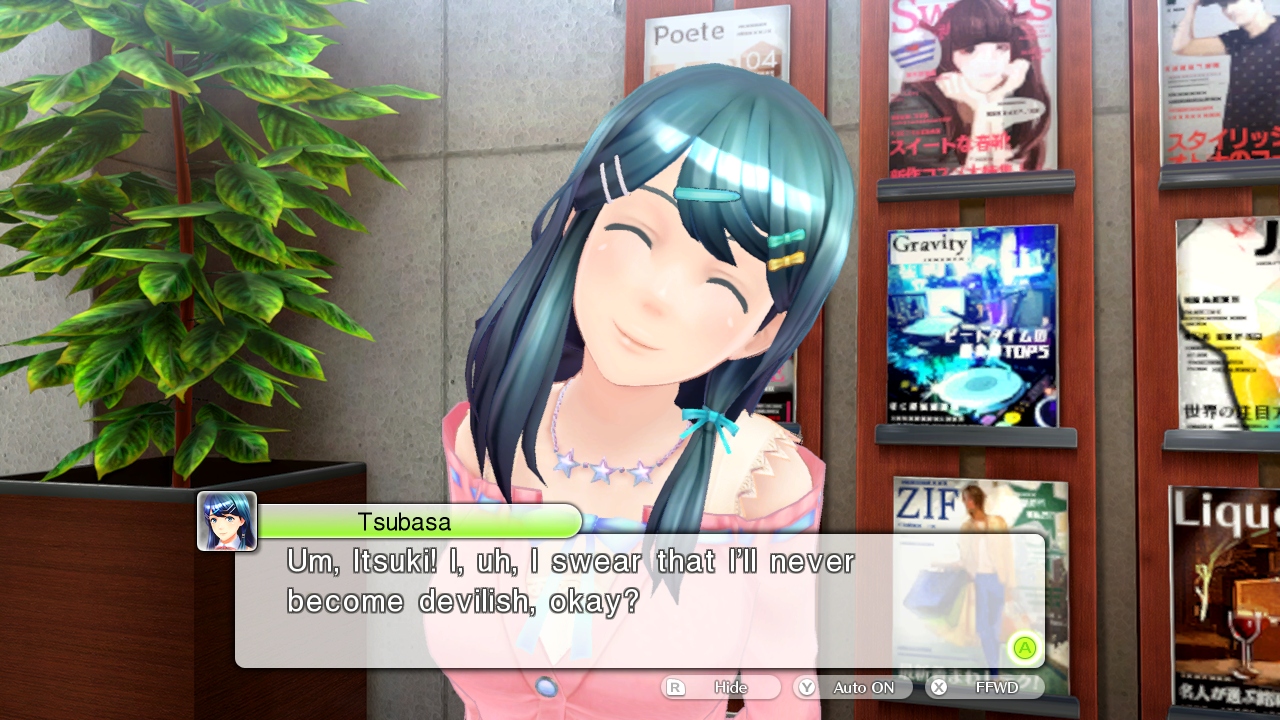Toggle the Auto ON option
Viewport: 1280px width, 720px height.
coord(853,687)
